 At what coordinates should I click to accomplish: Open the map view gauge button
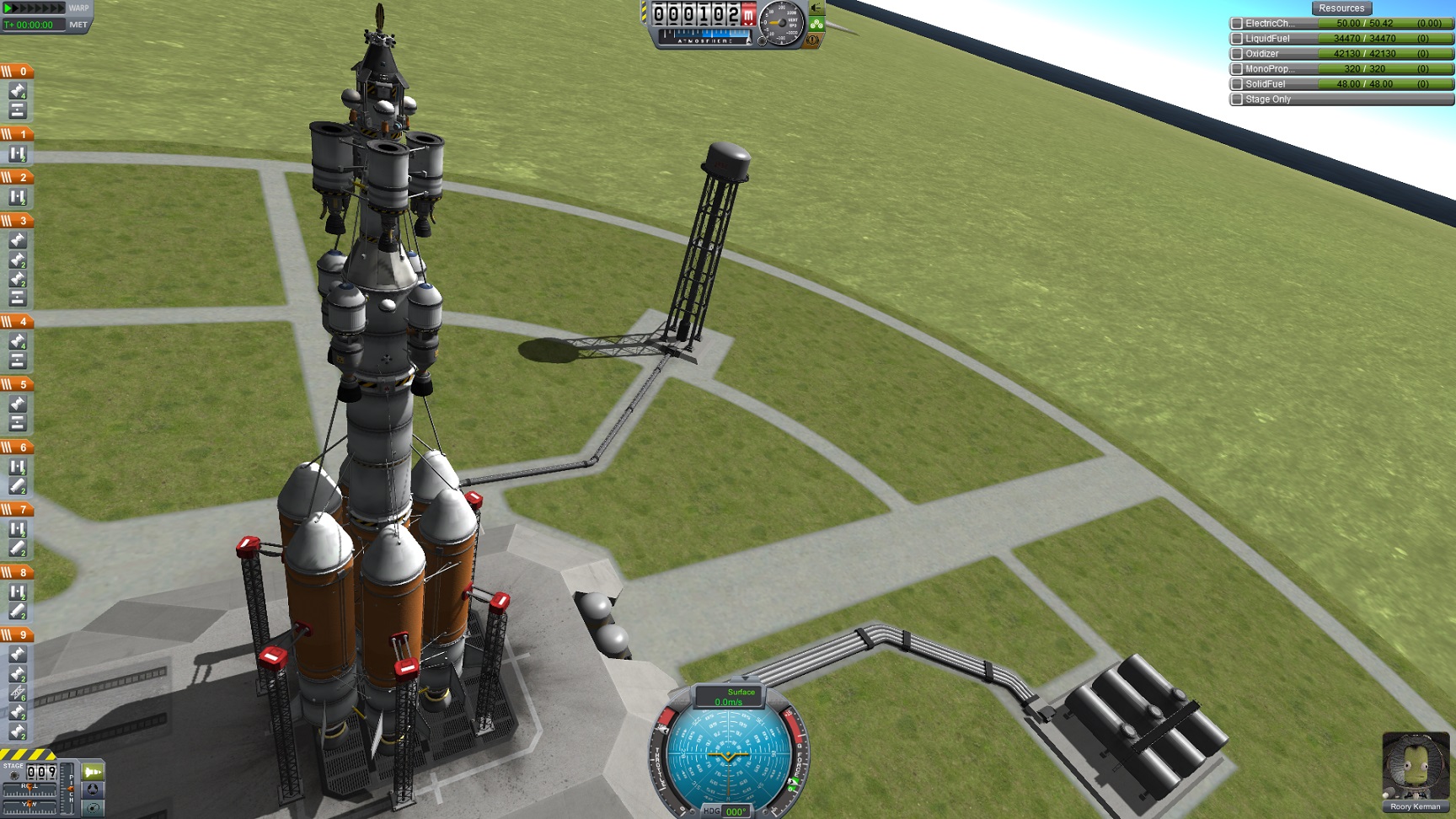click(93, 807)
